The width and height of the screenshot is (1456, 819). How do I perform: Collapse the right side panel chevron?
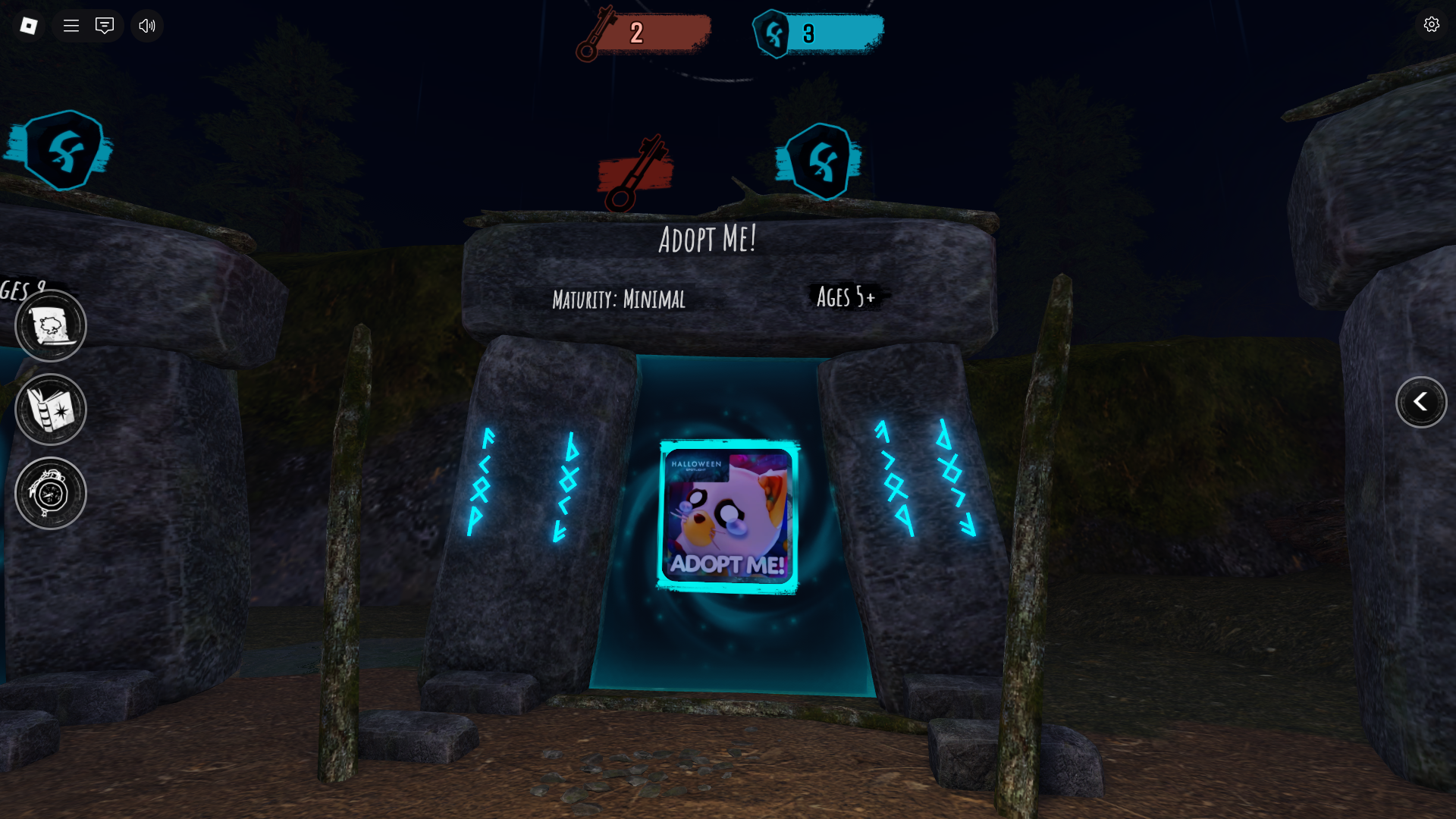coord(1423,403)
